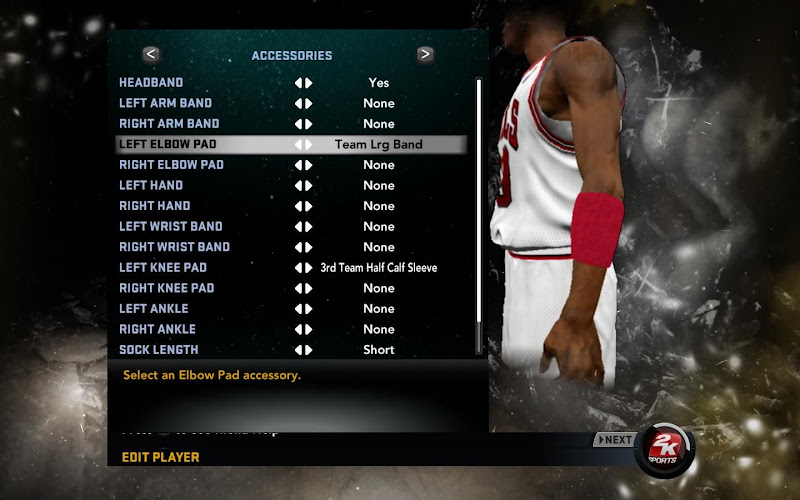Change the Headband value with its arrows
Image resolution: width=800 pixels, height=500 pixels.
(x=303, y=83)
